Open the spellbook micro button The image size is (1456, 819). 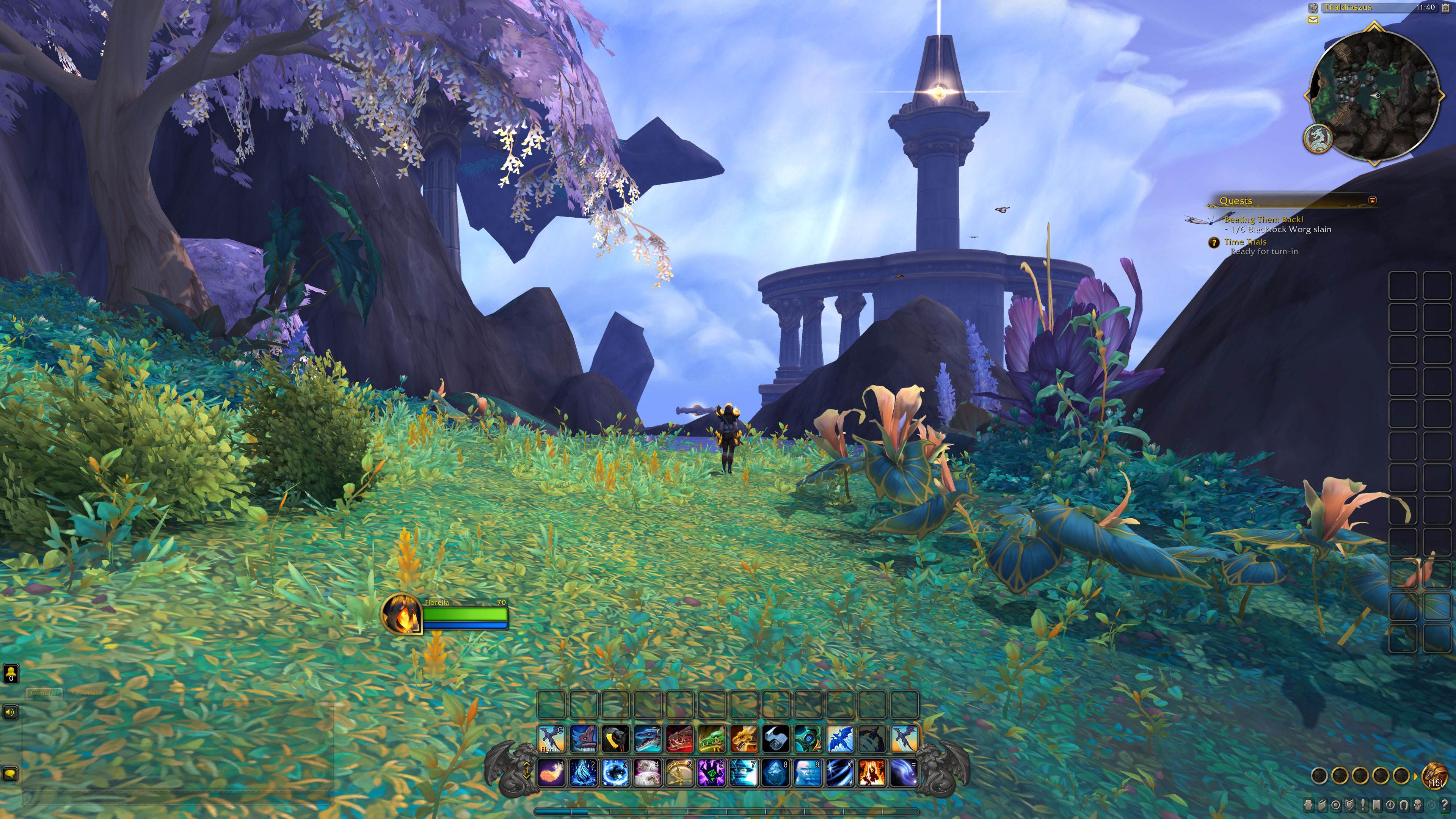pos(1323,805)
